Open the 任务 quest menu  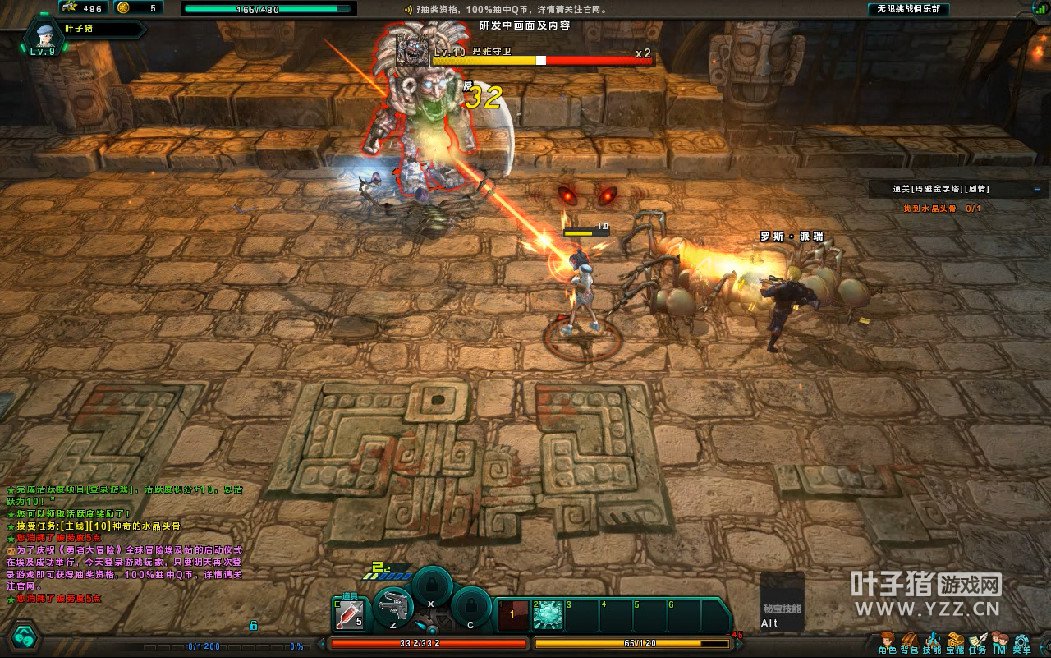(x=977, y=641)
